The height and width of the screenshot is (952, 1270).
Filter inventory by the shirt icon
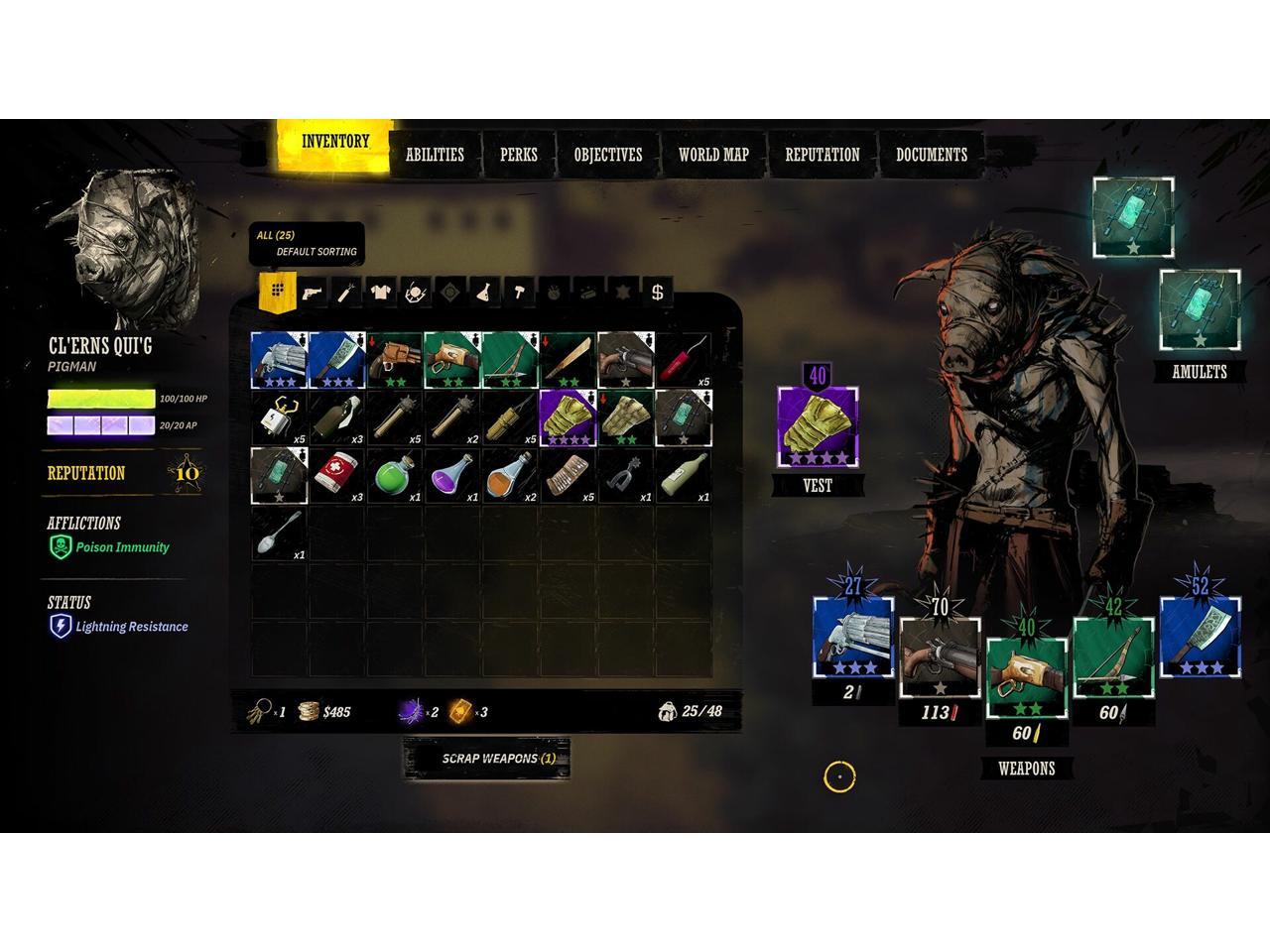tap(380, 293)
